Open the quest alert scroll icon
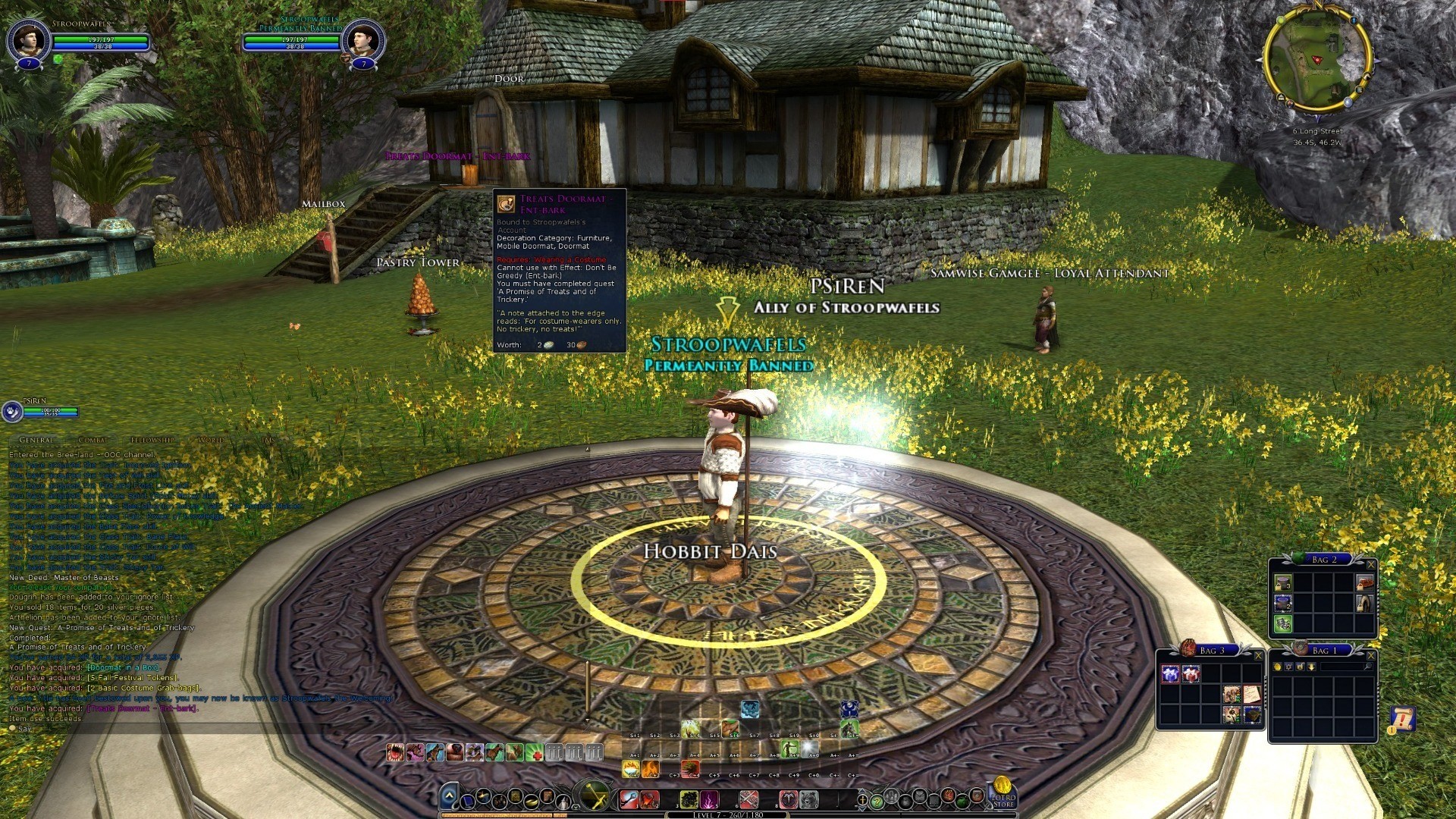Viewport: 1456px width, 819px height. (1401, 718)
